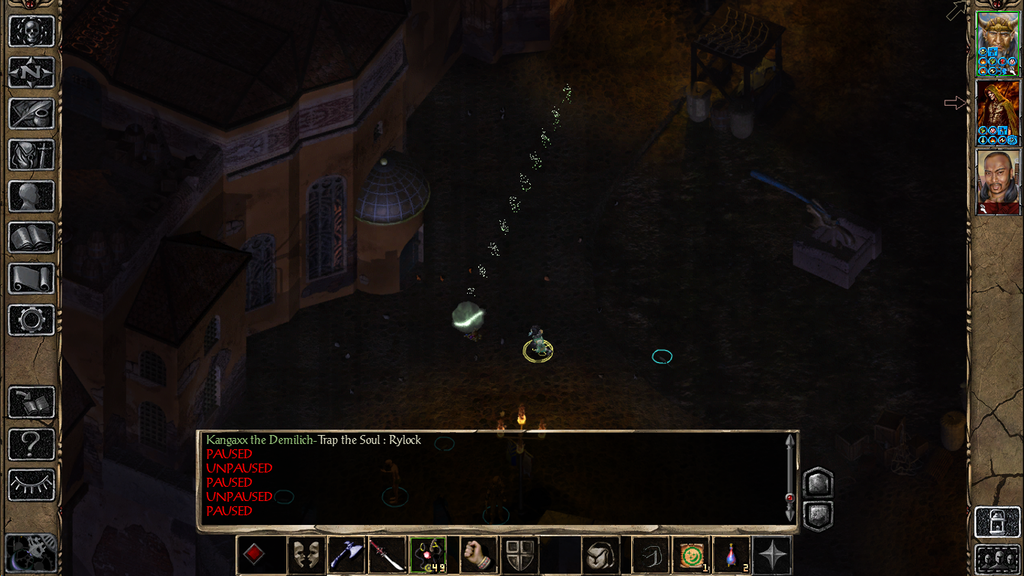Open the journal with the quill icon
1024x576 pixels.
(31, 113)
